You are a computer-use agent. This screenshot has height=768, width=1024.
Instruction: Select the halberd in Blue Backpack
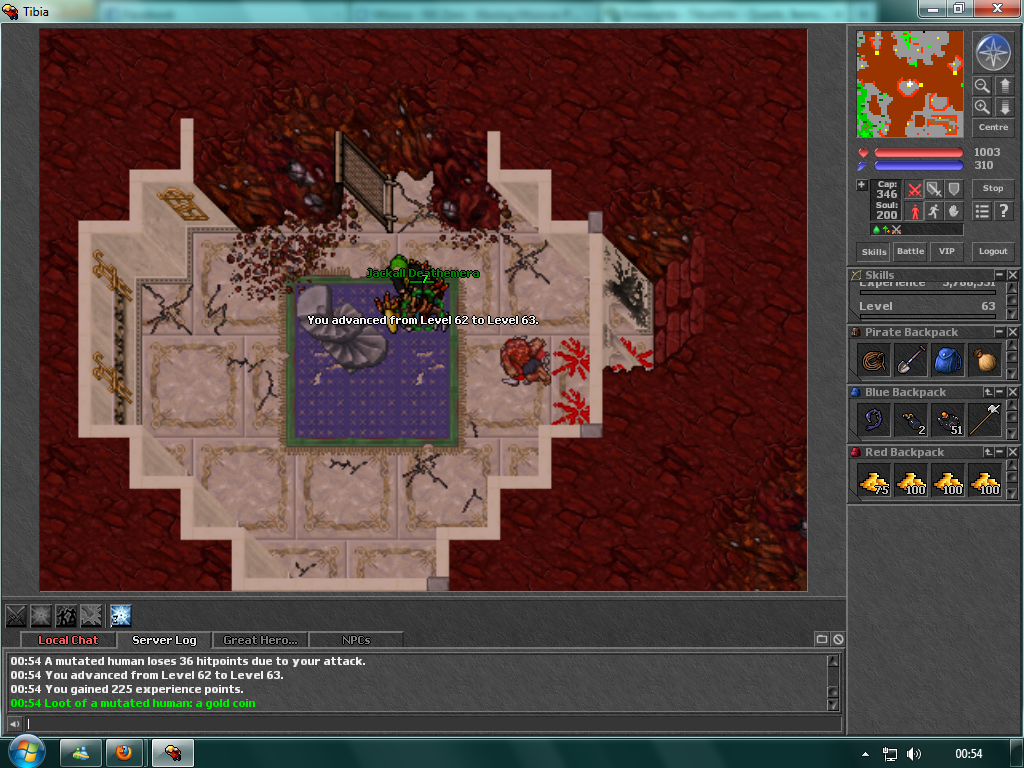coord(984,420)
